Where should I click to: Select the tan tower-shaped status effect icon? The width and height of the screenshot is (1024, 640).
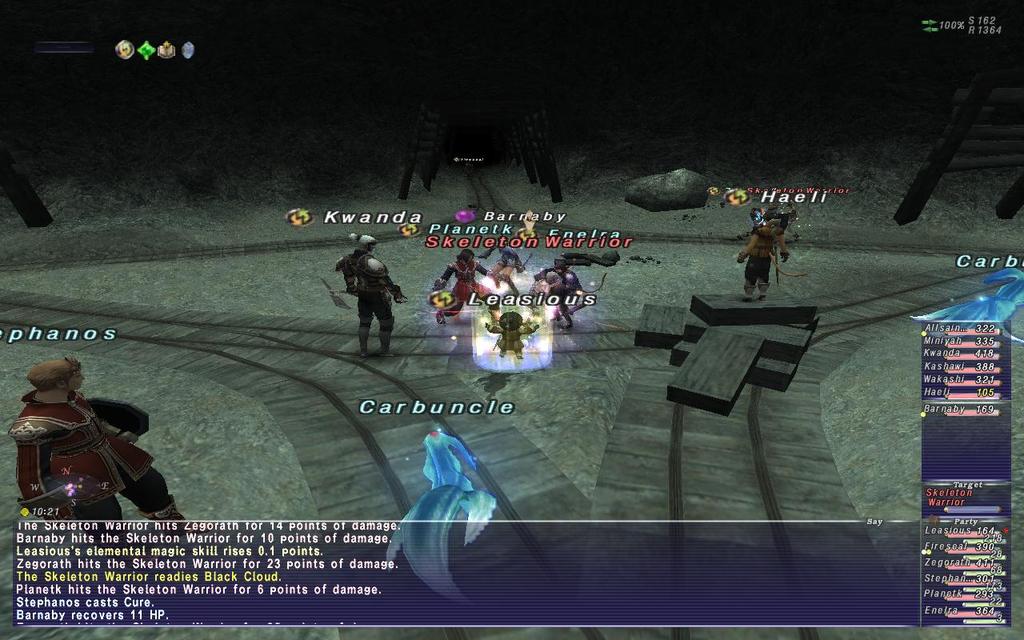(x=166, y=50)
